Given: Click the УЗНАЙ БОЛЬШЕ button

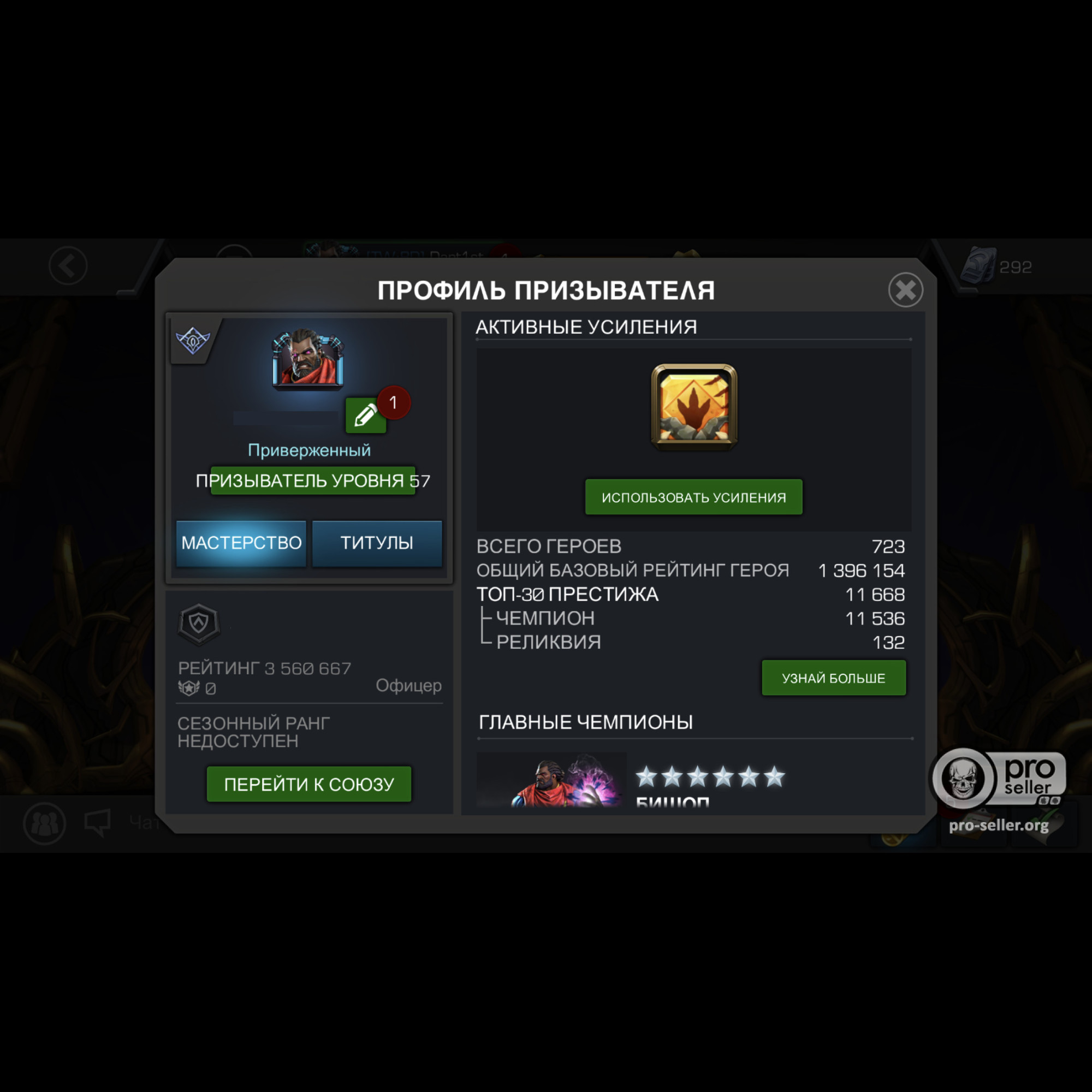Looking at the screenshot, I should click(x=833, y=678).
